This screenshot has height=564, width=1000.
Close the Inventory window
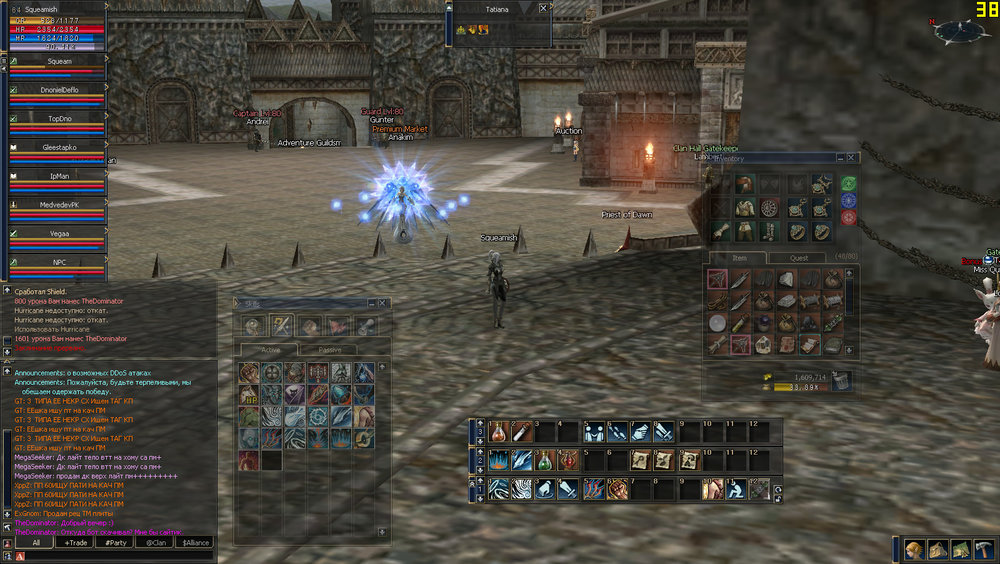852,158
